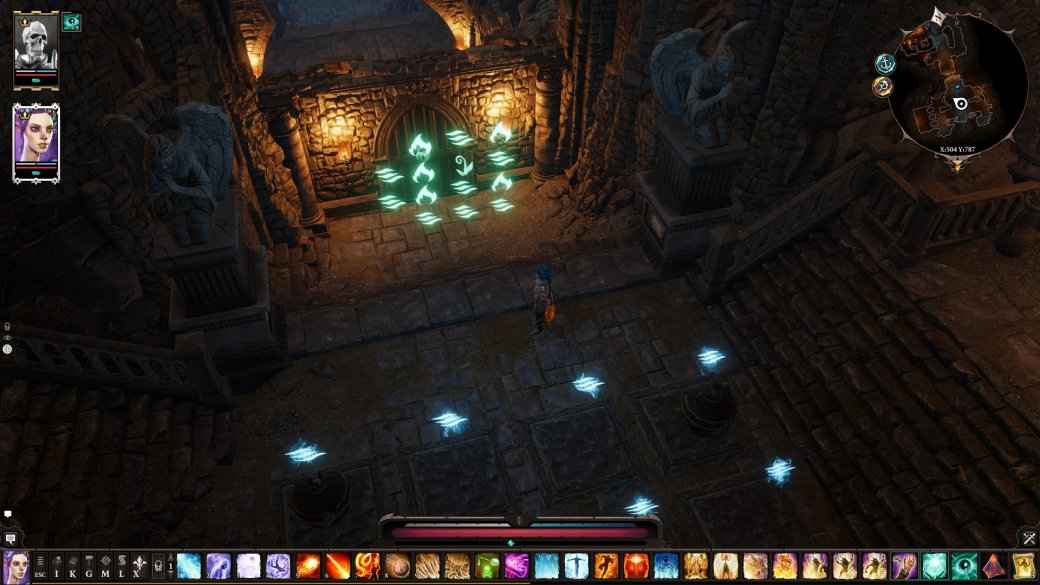The height and width of the screenshot is (585, 1040).
Task: Select the skeleton character portrait
Action: point(36,46)
